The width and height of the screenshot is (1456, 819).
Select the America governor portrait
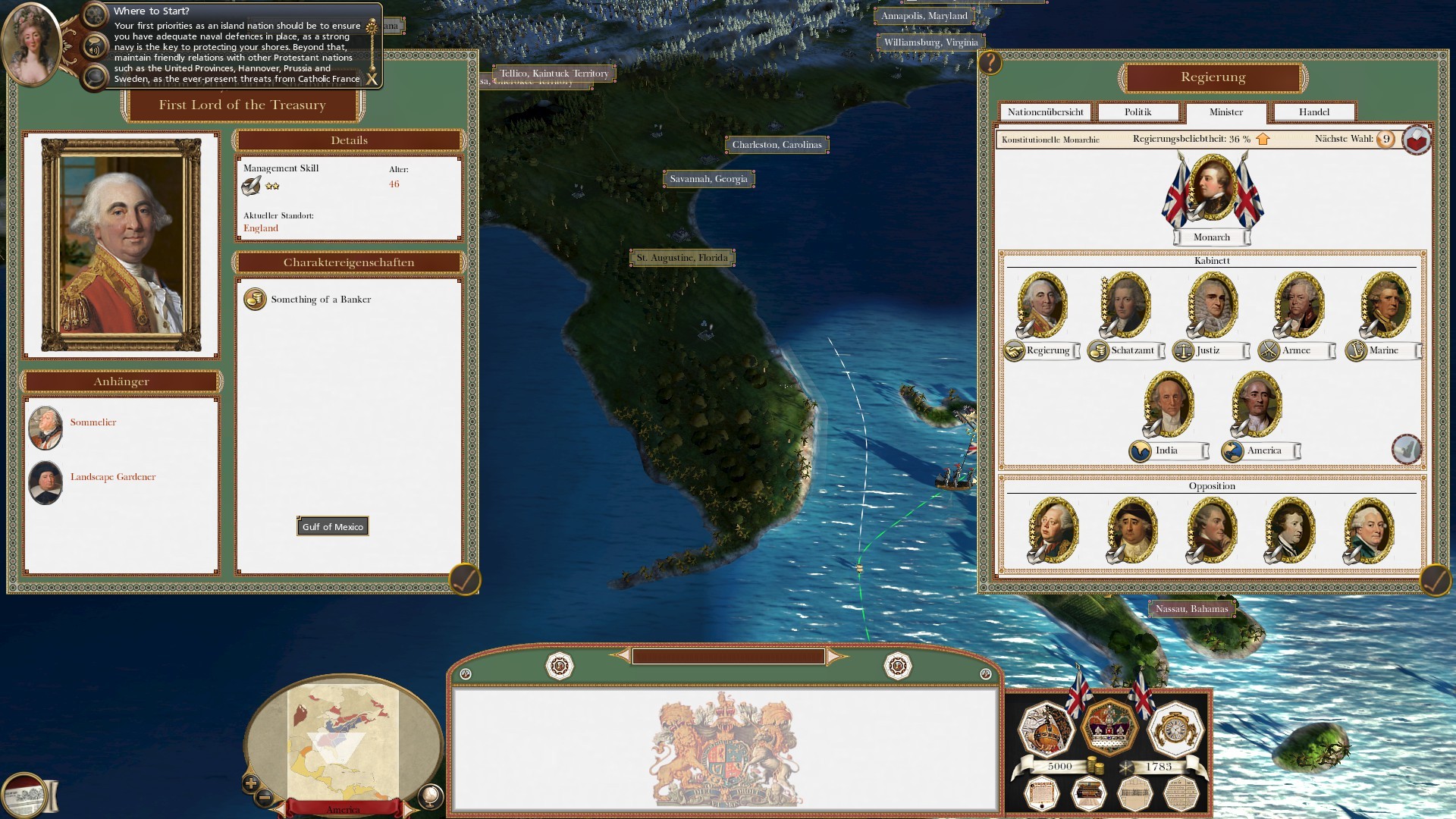[x=1257, y=404]
